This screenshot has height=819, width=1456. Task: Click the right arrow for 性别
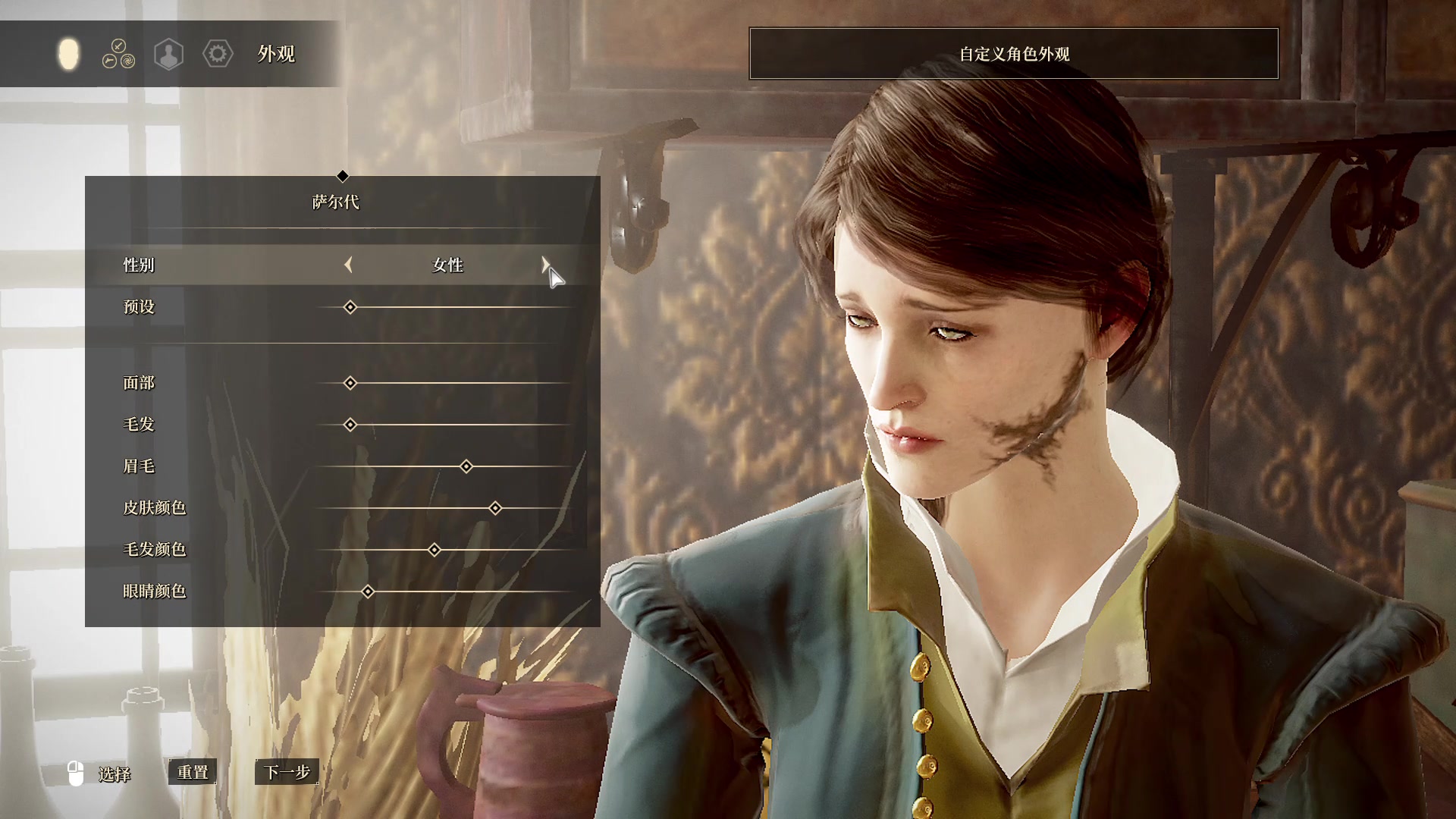point(544,265)
